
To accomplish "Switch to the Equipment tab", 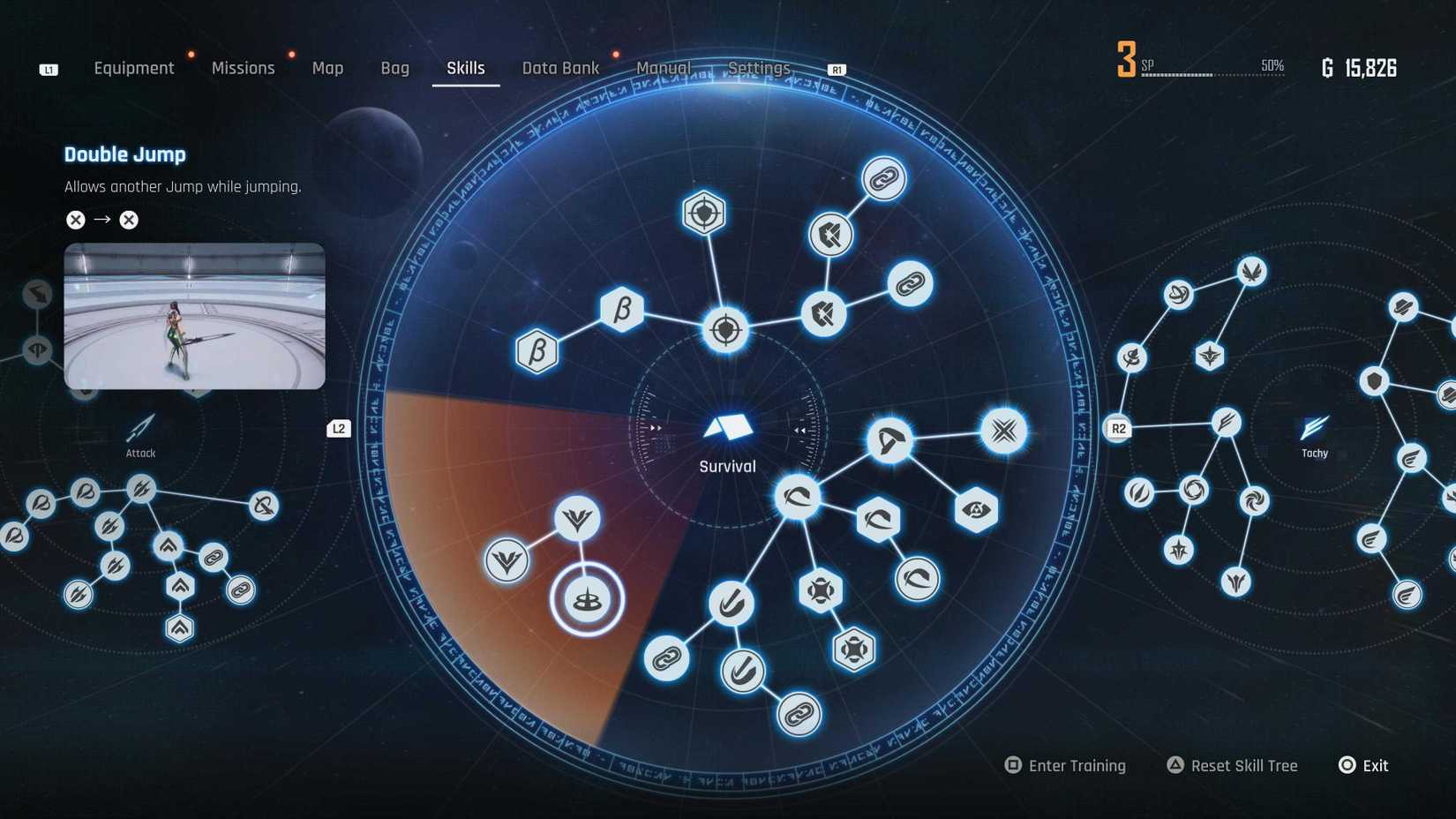I will [x=134, y=67].
